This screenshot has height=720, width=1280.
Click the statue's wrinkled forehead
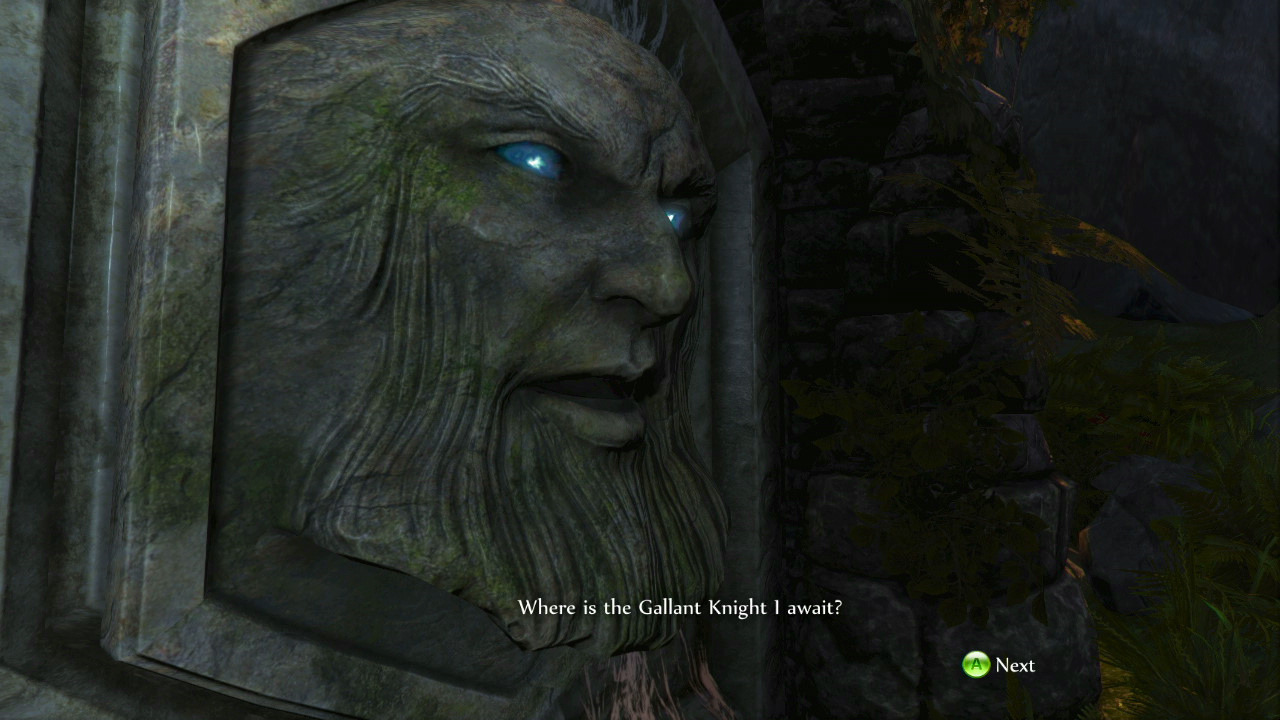pos(540,60)
